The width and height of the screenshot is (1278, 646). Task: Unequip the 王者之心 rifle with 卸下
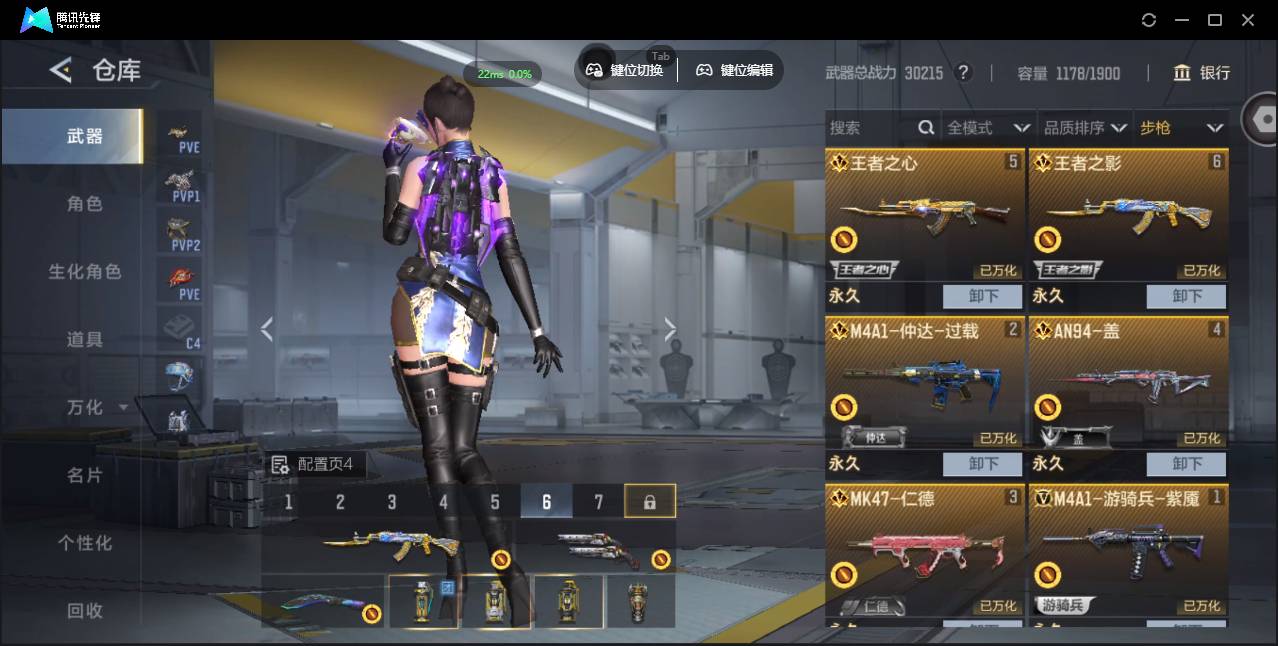click(x=982, y=296)
